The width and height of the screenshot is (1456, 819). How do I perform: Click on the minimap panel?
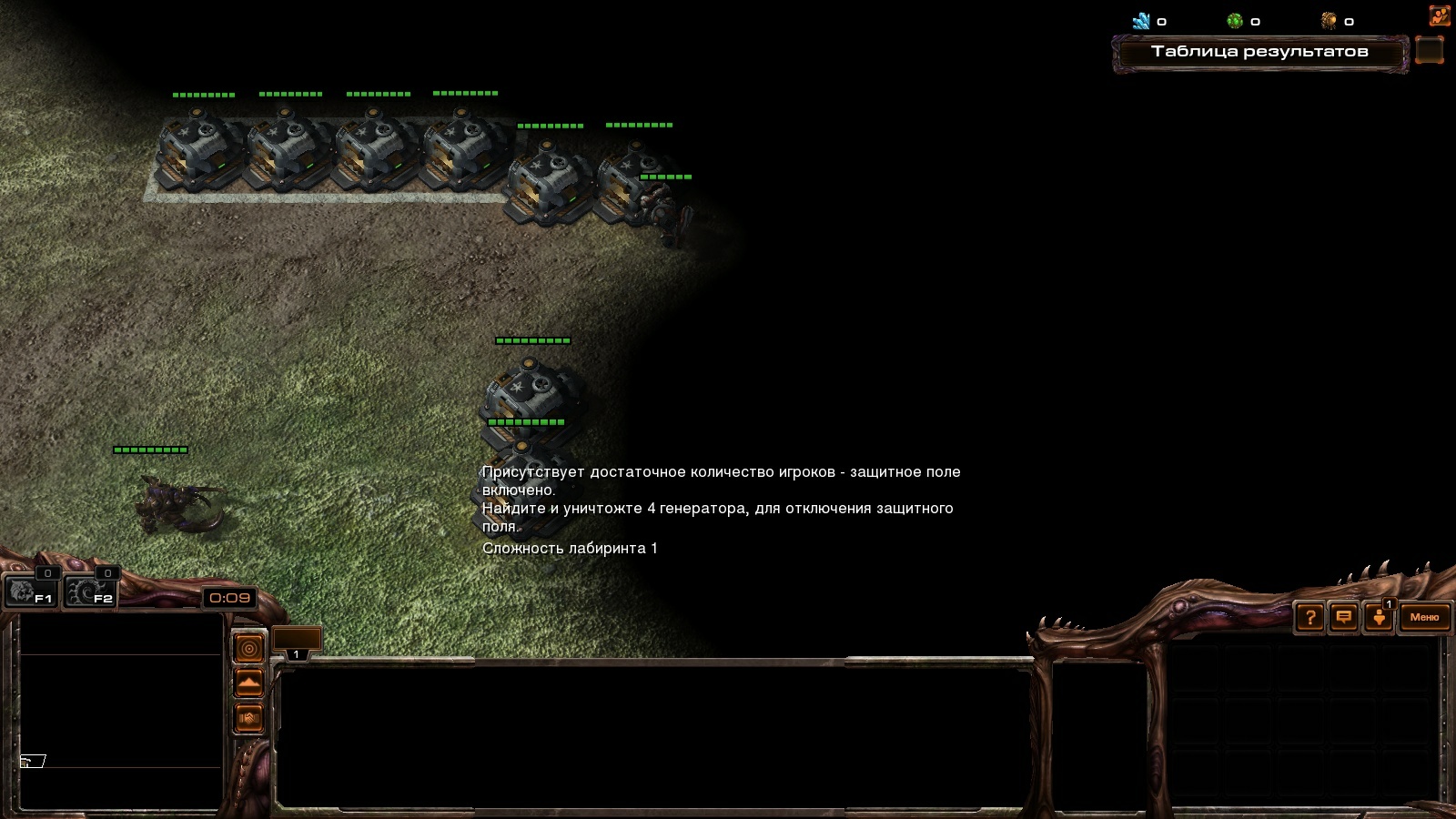pos(121,711)
